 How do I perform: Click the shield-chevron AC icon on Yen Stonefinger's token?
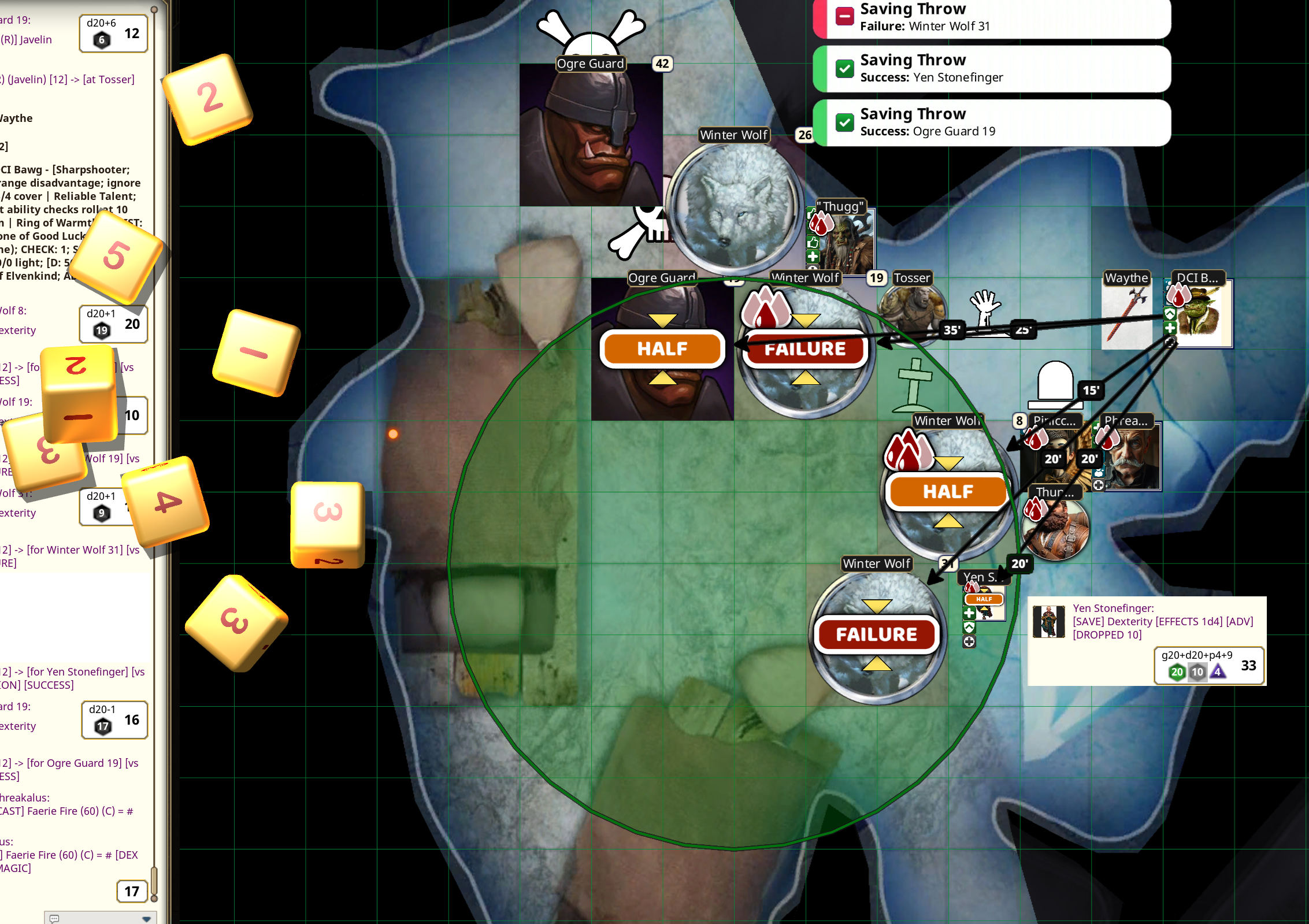tap(969, 628)
